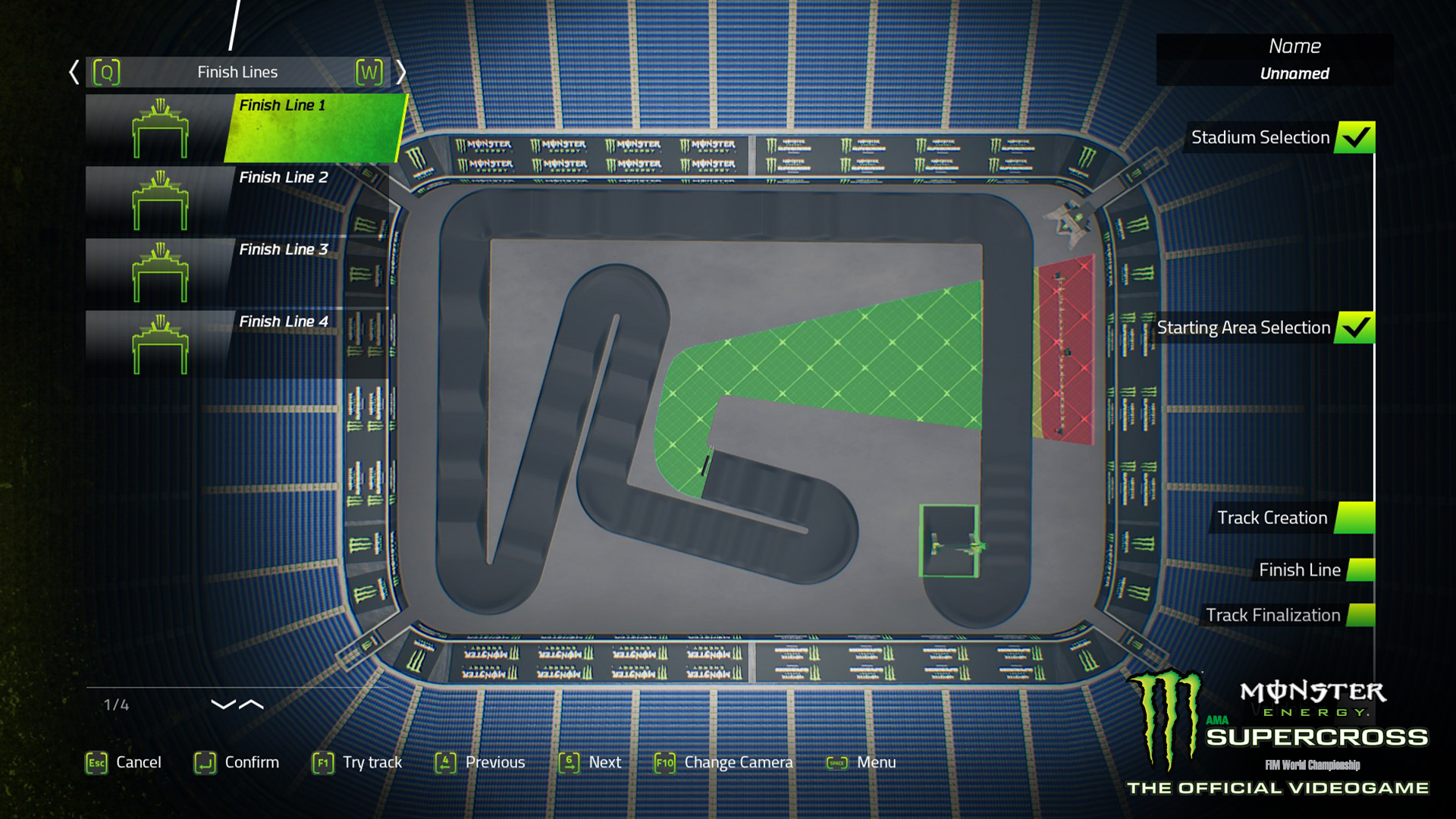Click the W key shortcut icon

[369, 71]
